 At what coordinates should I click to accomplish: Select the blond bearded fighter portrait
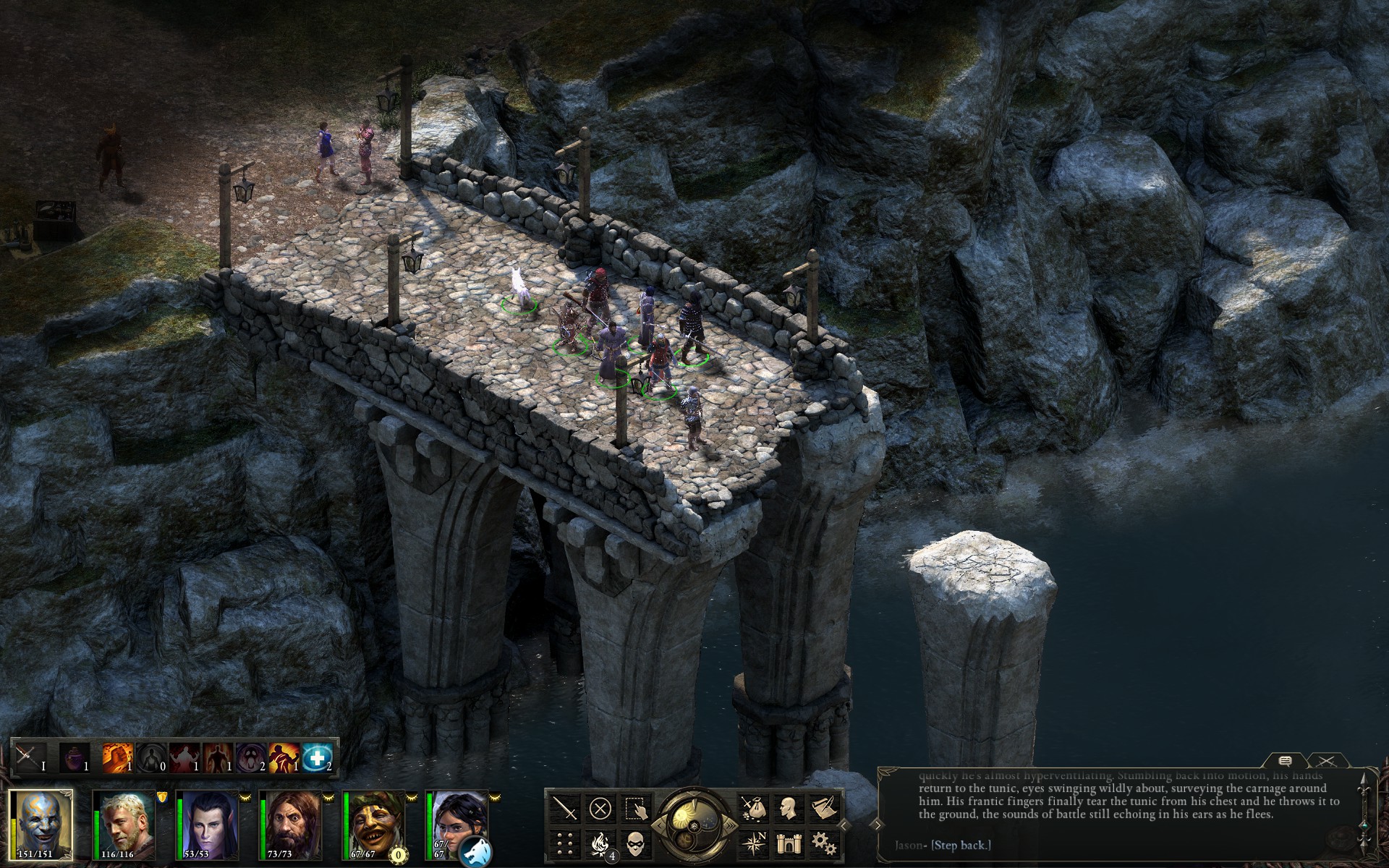(124, 823)
